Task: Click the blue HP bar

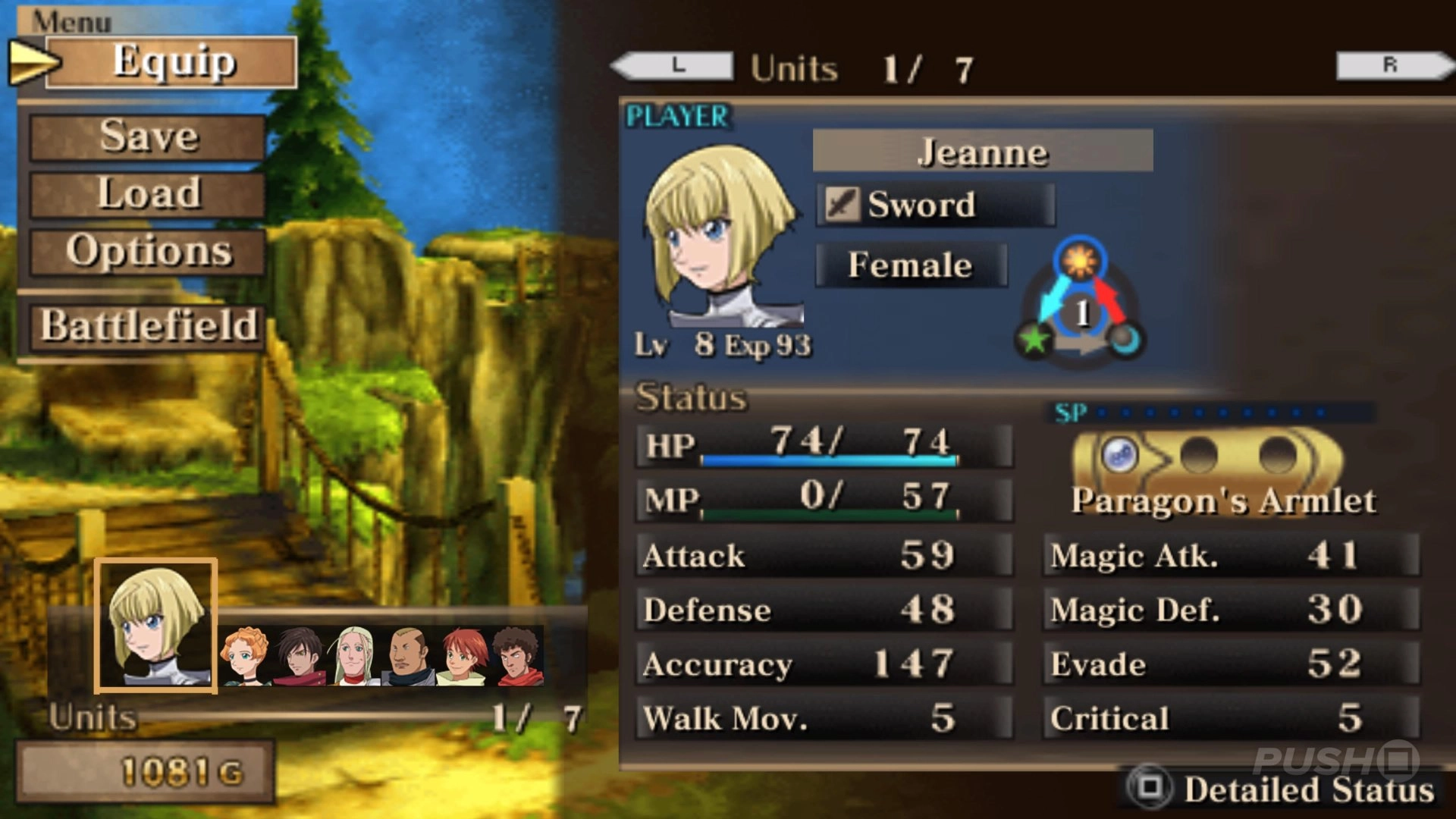Action: pyautogui.click(x=827, y=460)
